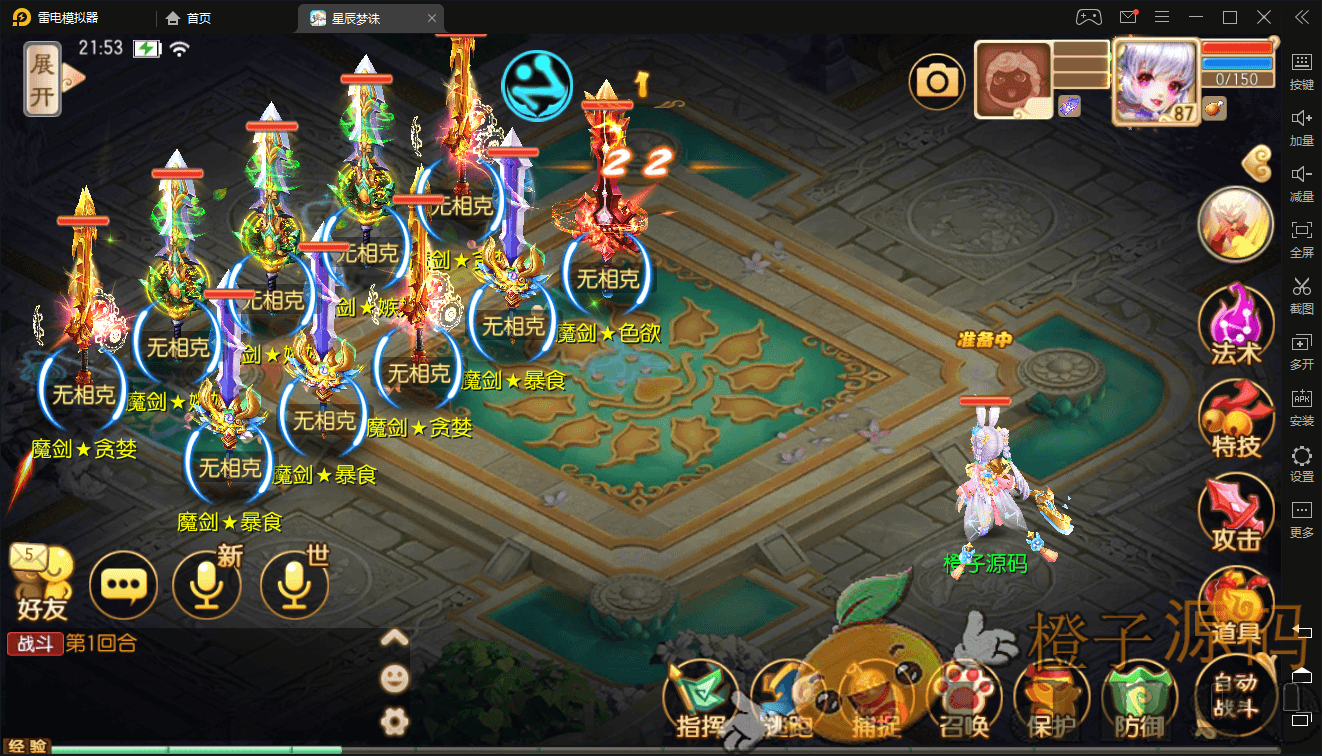This screenshot has width=1322, height=756.
Task: Take a screenshot with the camera icon
Action: coord(937,81)
